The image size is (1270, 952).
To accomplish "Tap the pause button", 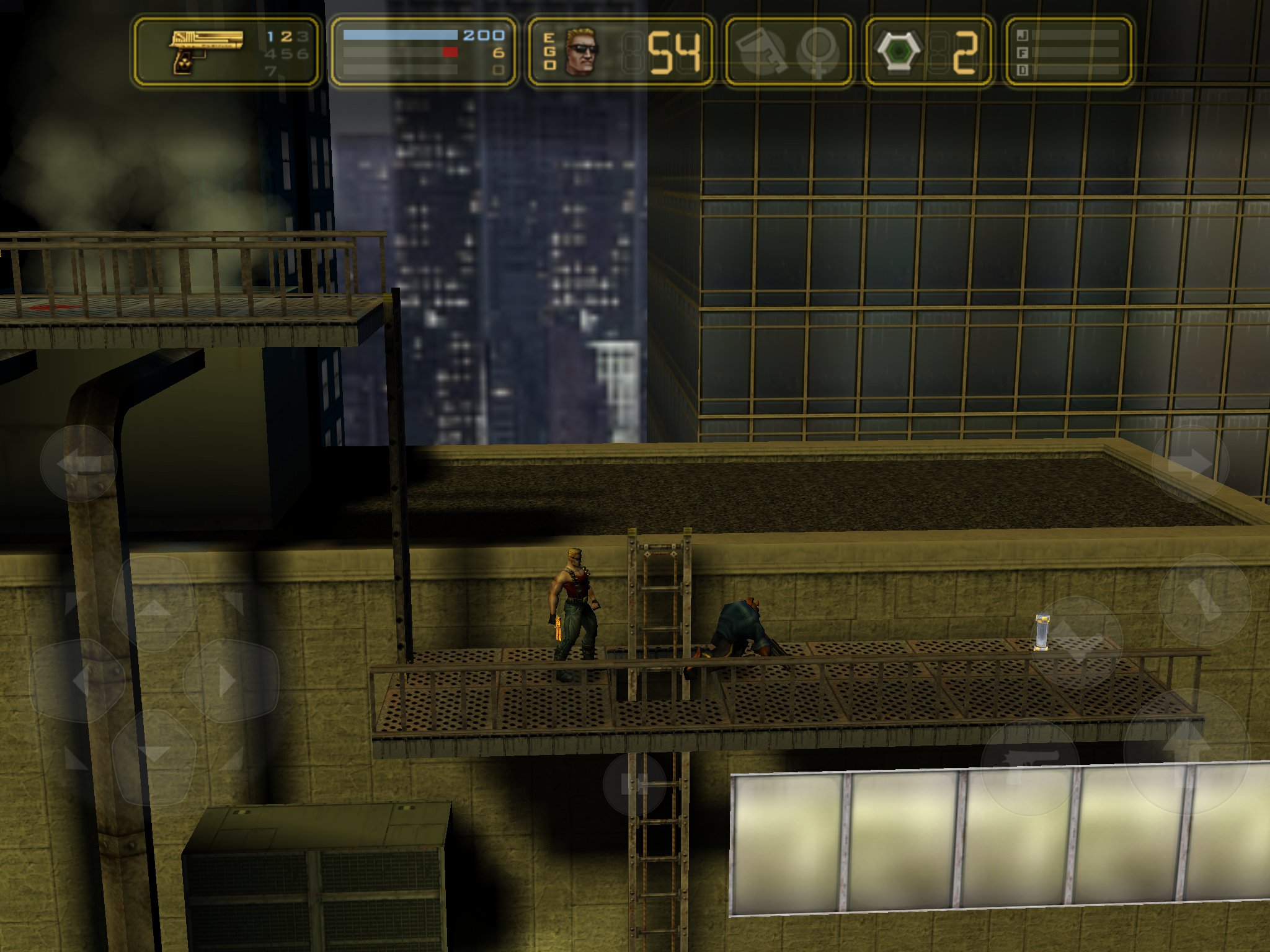I will (634, 784).
